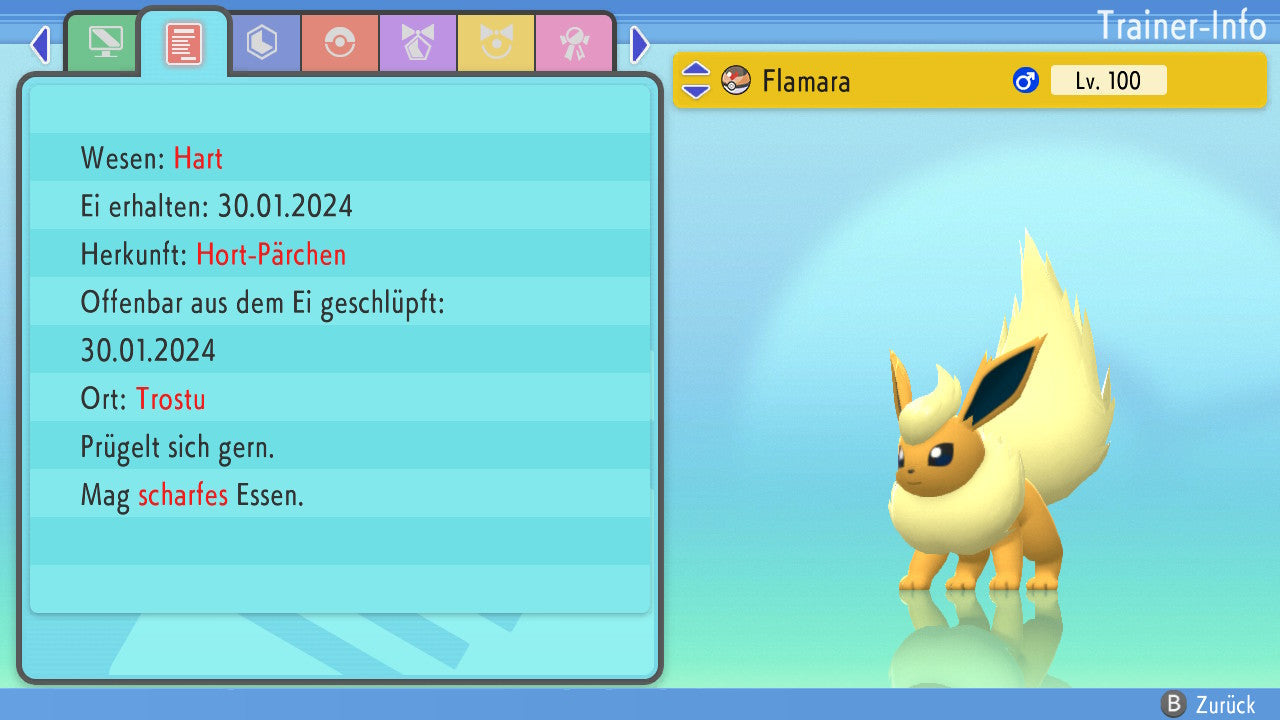Click the up/down arrows next to Flamara
The height and width of the screenshot is (720, 1280).
click(x=696, y=80)
